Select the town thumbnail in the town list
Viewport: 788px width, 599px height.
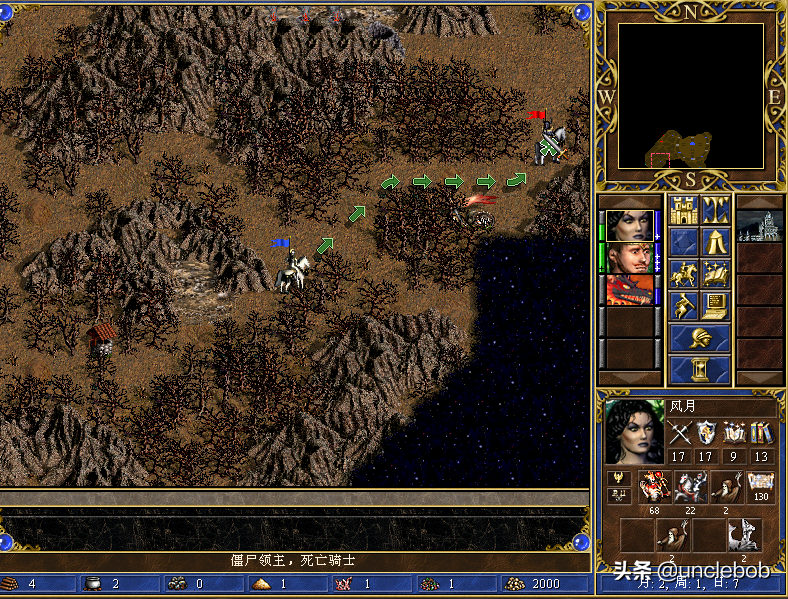tap(759, 226)
